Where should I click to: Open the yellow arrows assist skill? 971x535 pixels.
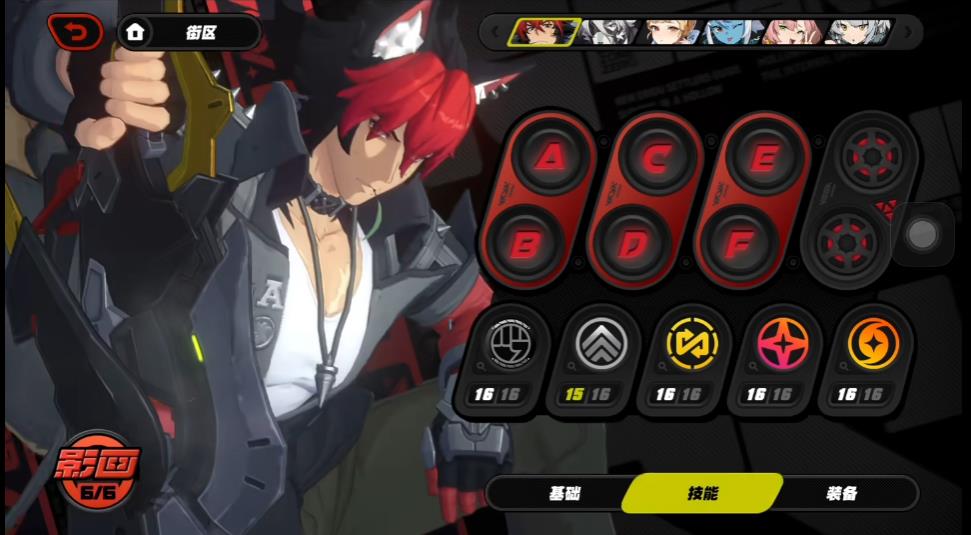pos(691,345)
